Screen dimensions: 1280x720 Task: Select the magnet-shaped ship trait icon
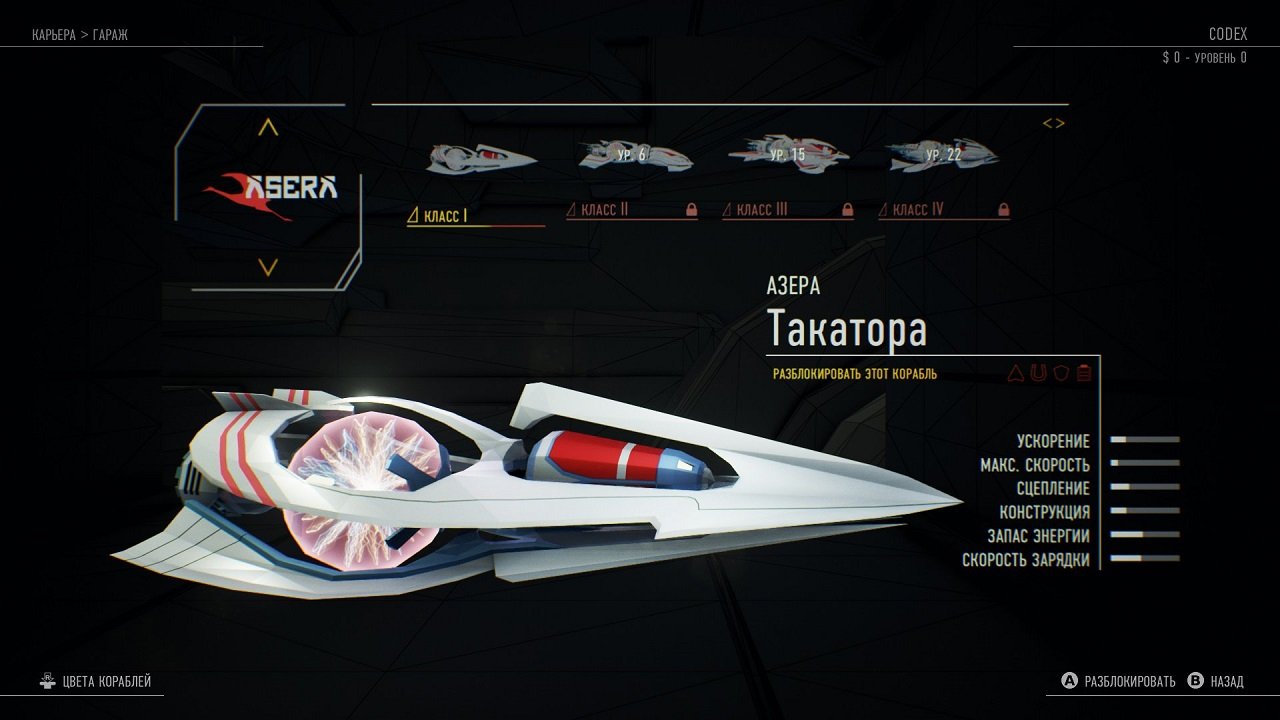1038,372
